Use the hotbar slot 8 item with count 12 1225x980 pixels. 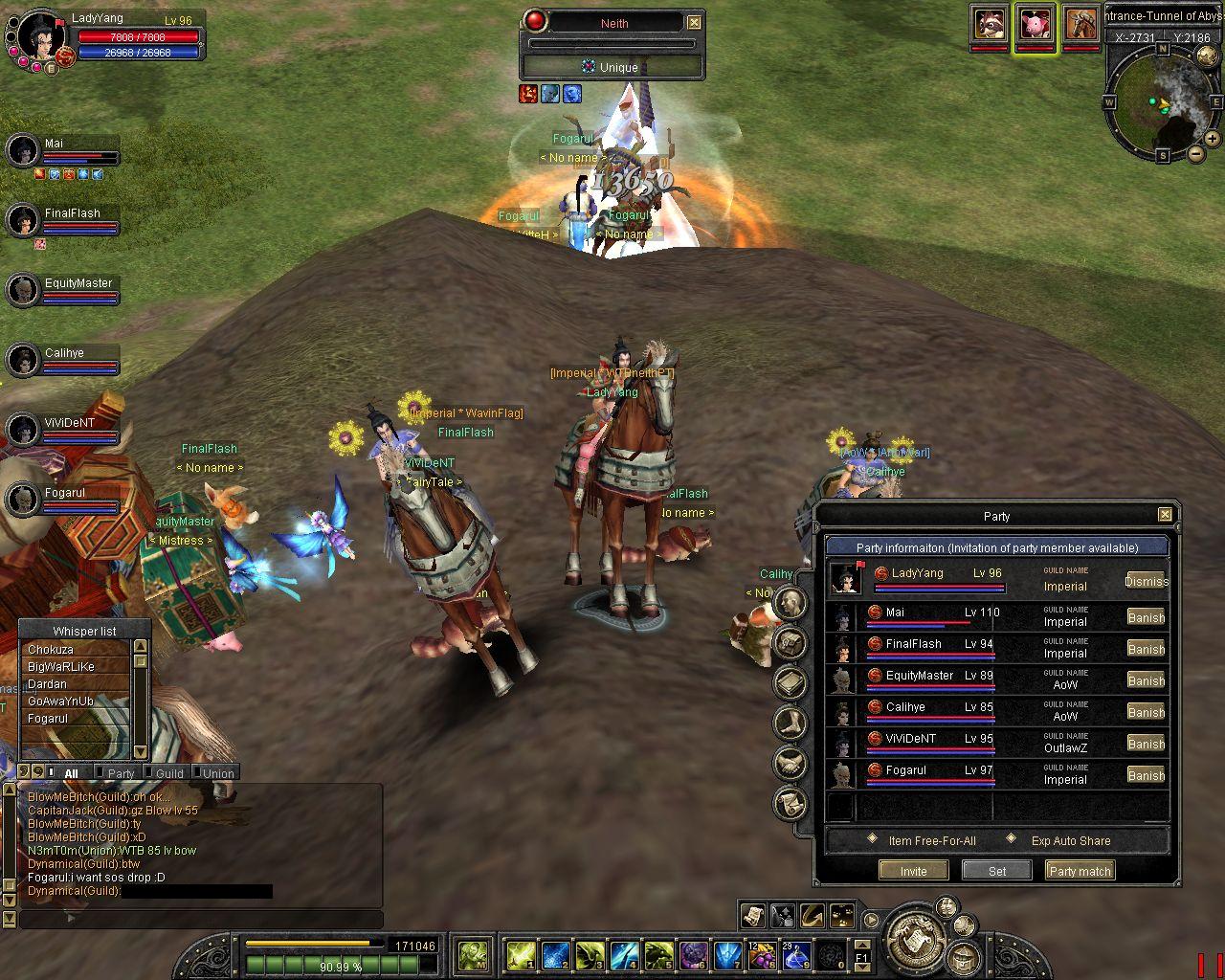coord(761,955)
